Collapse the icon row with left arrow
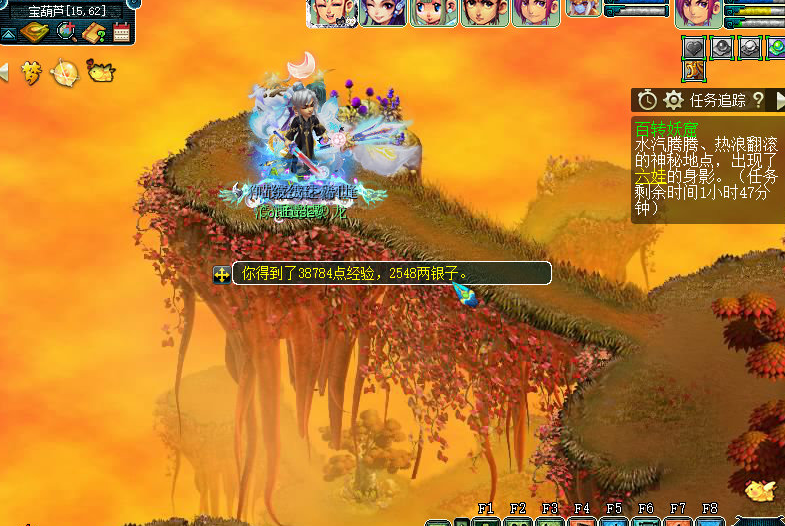The image size is (785, 526). (x=4, y=72)
